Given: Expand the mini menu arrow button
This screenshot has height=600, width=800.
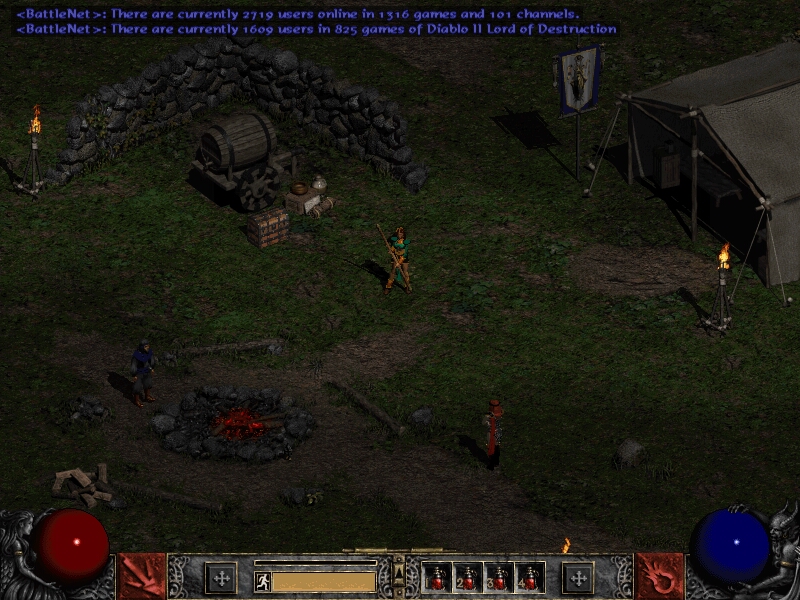Looking at the screenshot, I should click(x=399, y=571).
